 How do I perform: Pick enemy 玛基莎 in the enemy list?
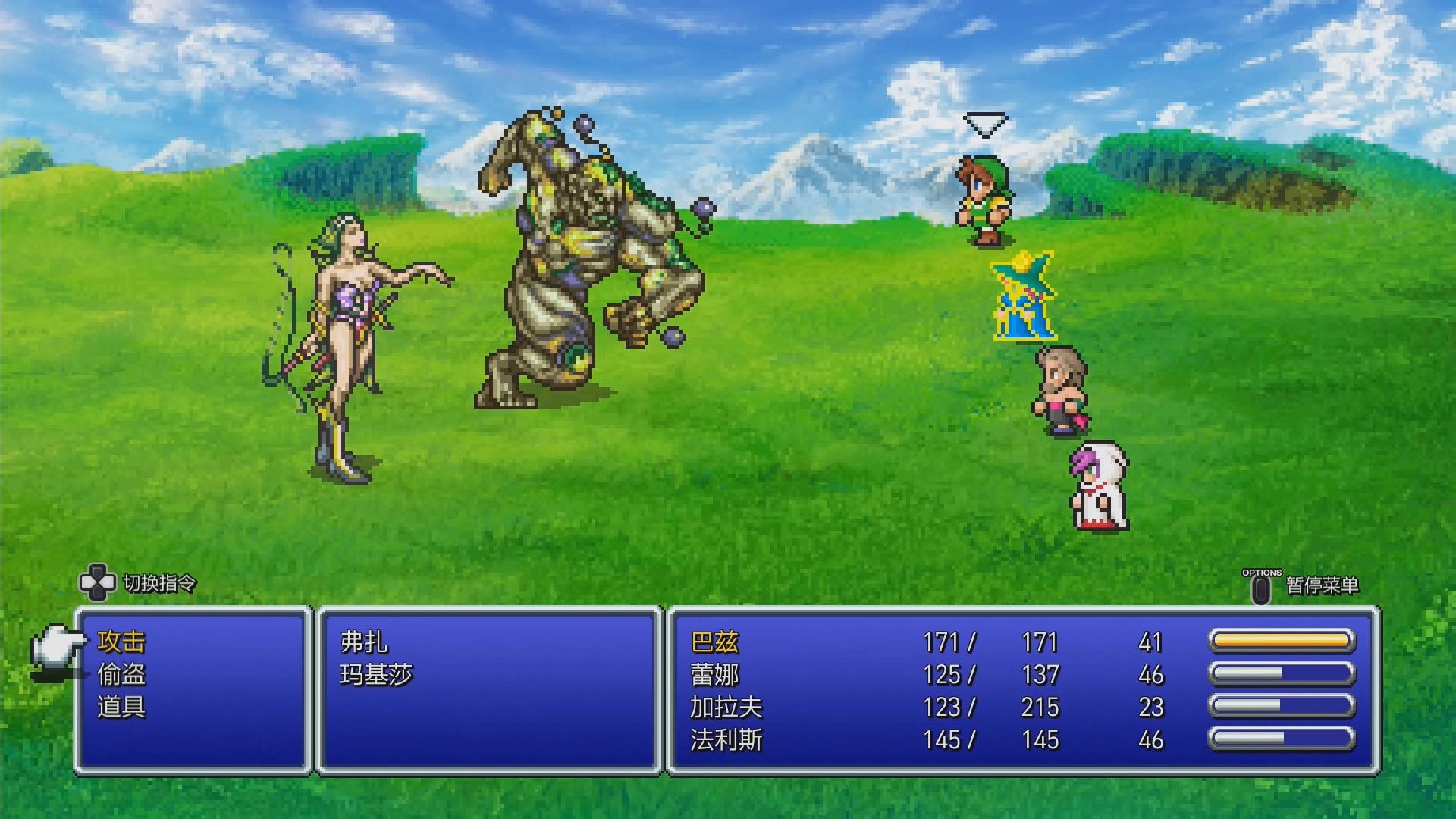(x=376, y=675)
